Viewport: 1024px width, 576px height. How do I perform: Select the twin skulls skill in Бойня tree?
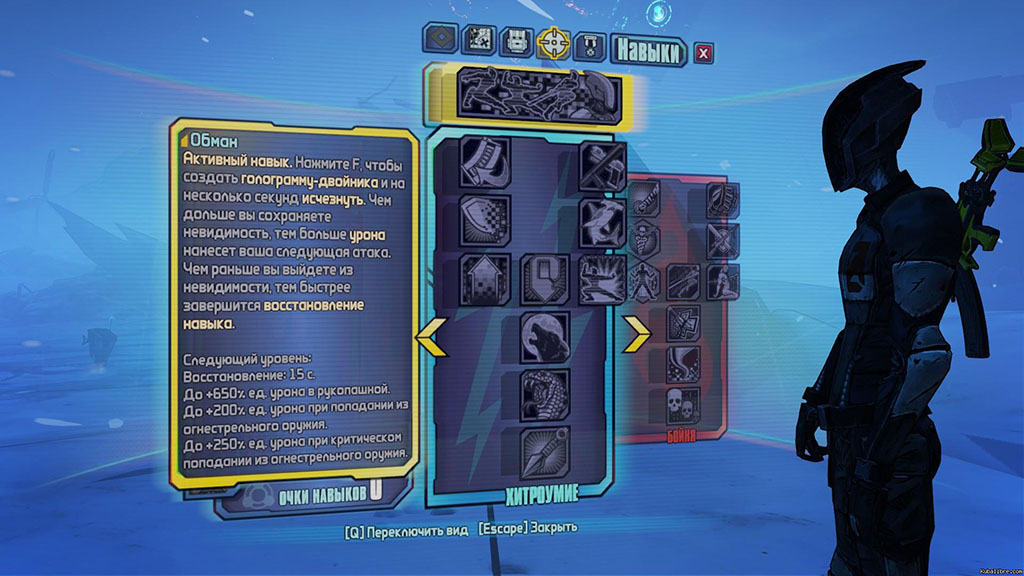point(682,406)
